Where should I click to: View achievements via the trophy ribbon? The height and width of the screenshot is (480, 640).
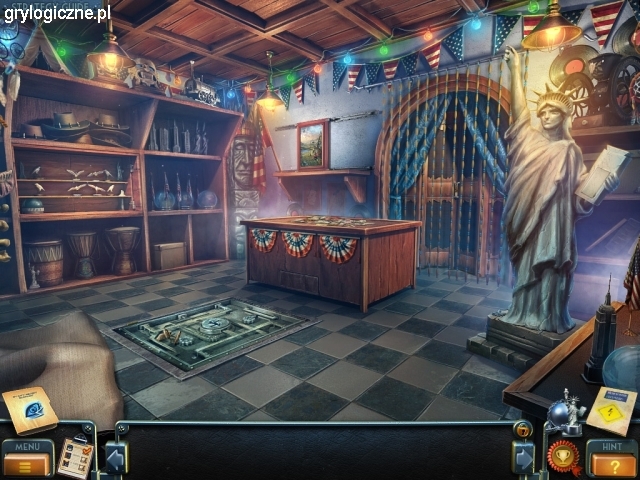point(563,456)
